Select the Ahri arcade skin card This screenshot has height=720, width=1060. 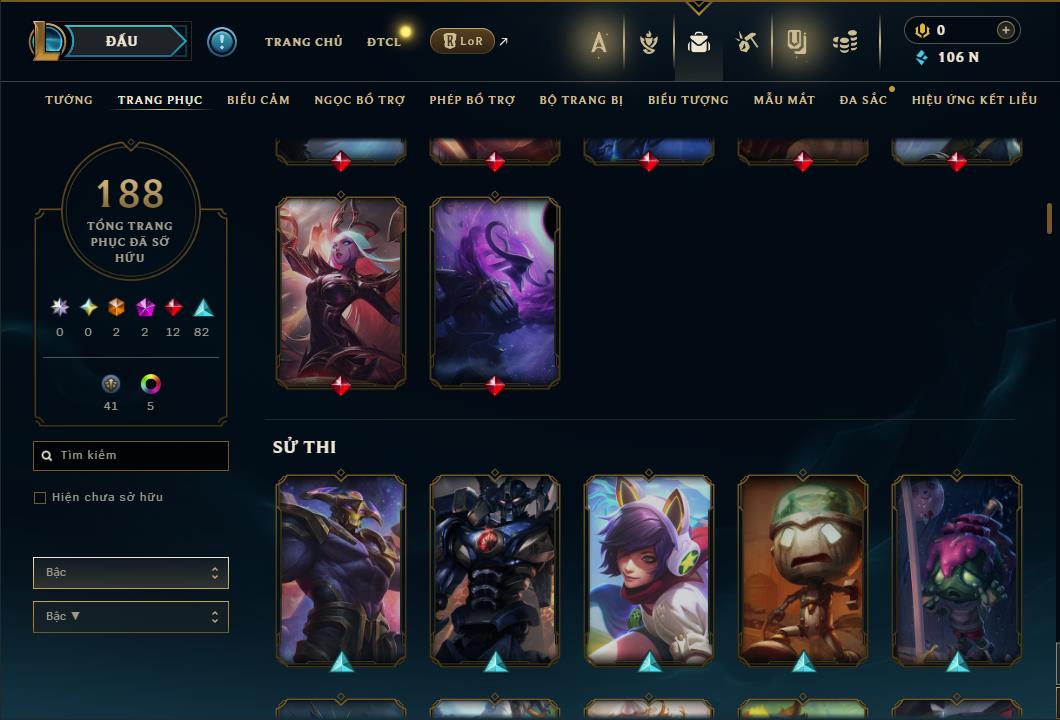tap(649, 568)
